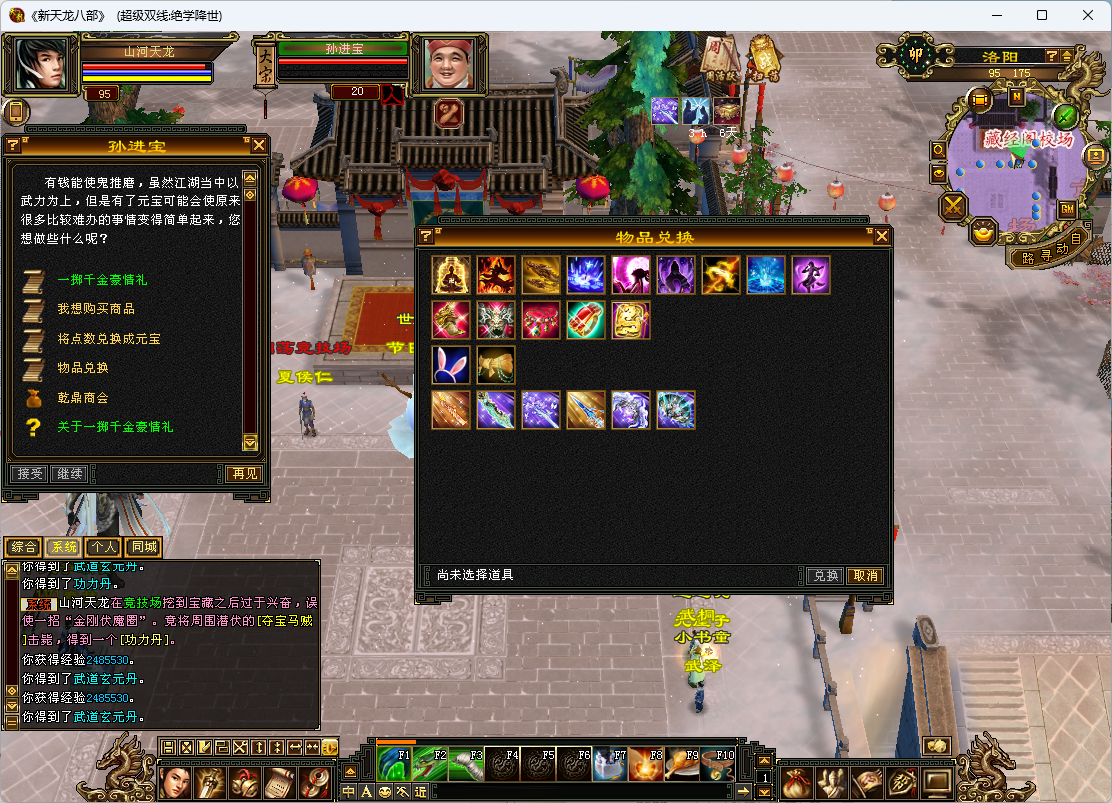This screenshot has height=803, width=1112.
Task: Select the white rabbit ears item
Action: coord(451,365)
